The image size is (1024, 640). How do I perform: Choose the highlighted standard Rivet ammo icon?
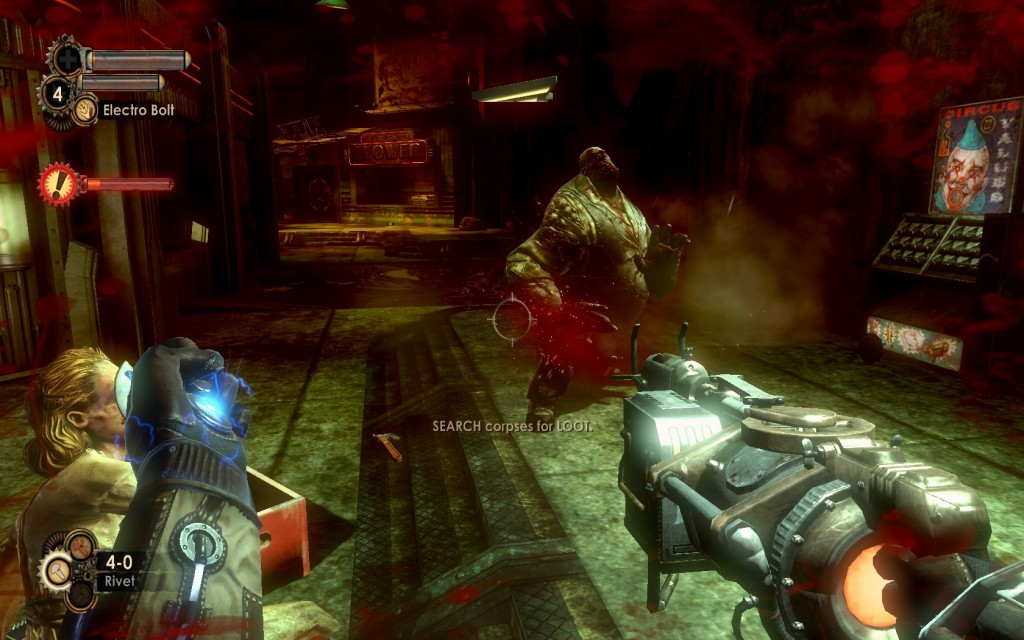tap(56, 572)
